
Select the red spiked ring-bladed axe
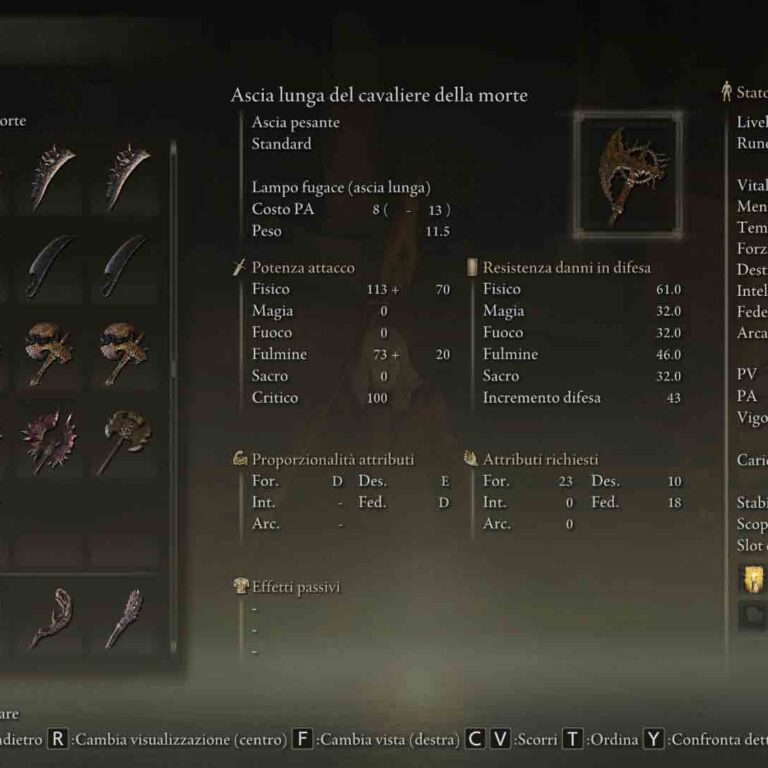(x=49, y=441)
